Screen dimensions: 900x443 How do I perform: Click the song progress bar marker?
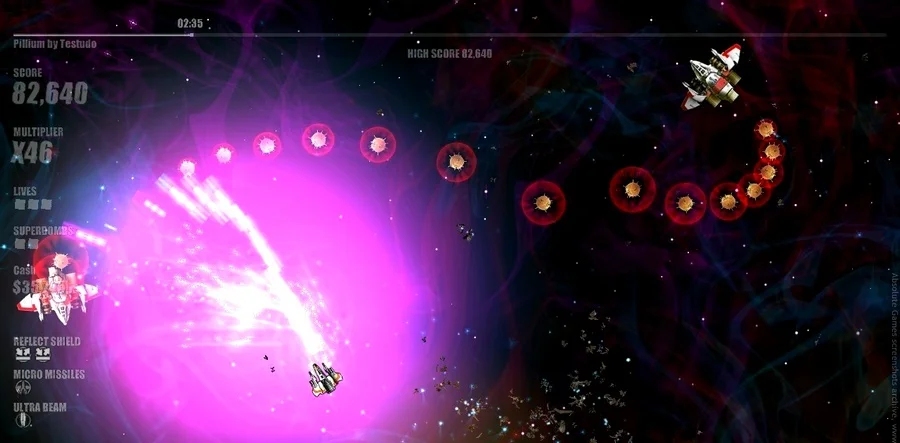190,34
